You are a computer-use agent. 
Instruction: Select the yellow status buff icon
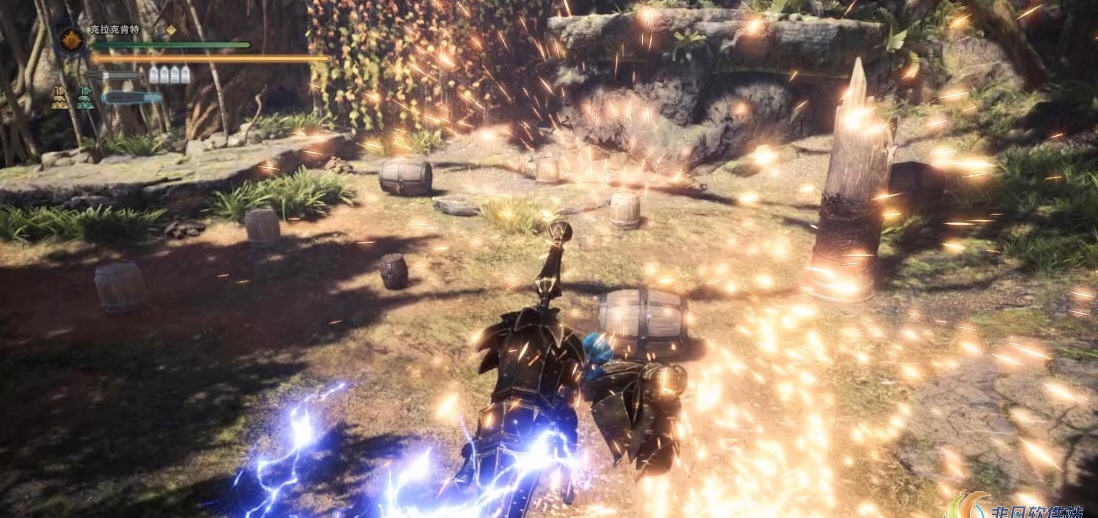[x=60, y=98]
